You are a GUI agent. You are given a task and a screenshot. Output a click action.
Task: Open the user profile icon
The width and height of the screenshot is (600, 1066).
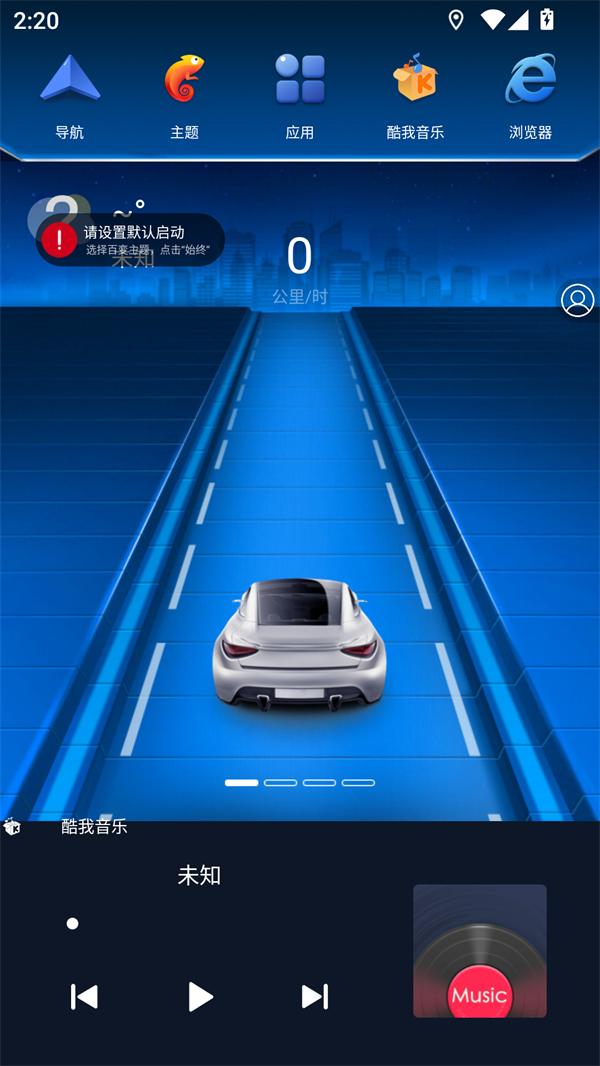click(x=578, y=300)
